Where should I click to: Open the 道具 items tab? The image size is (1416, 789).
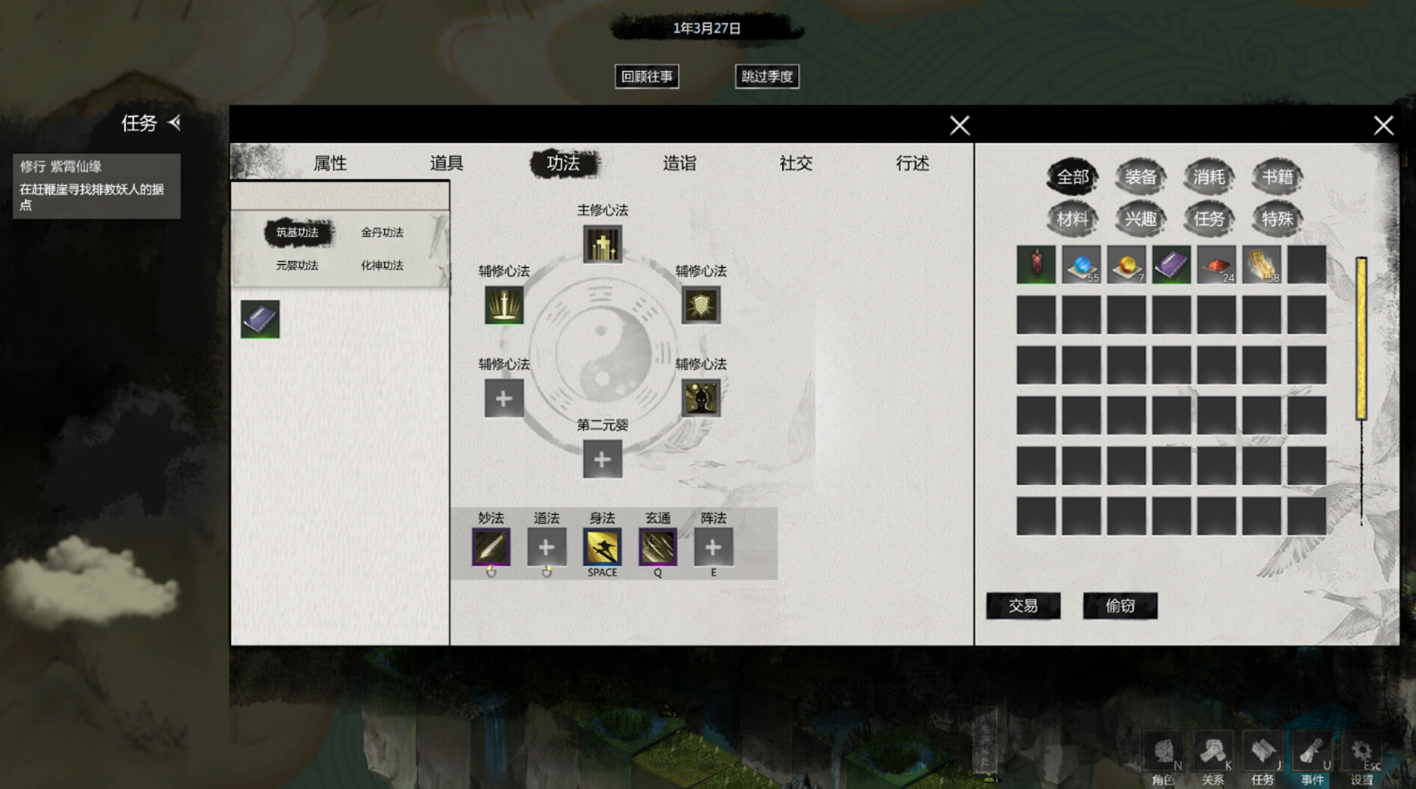(446, 163)
